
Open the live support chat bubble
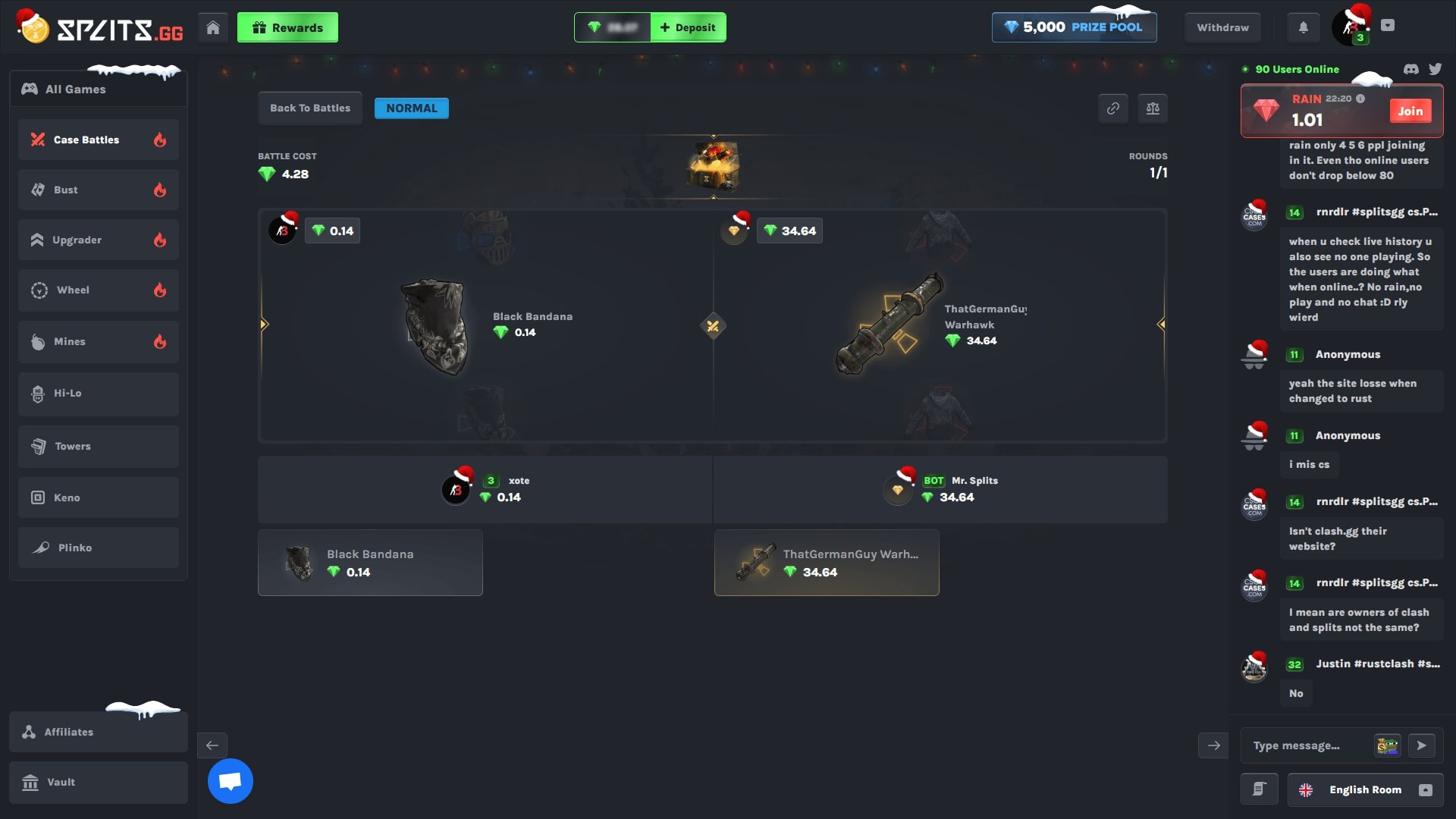pyautogui.click(x=230, y=780)
